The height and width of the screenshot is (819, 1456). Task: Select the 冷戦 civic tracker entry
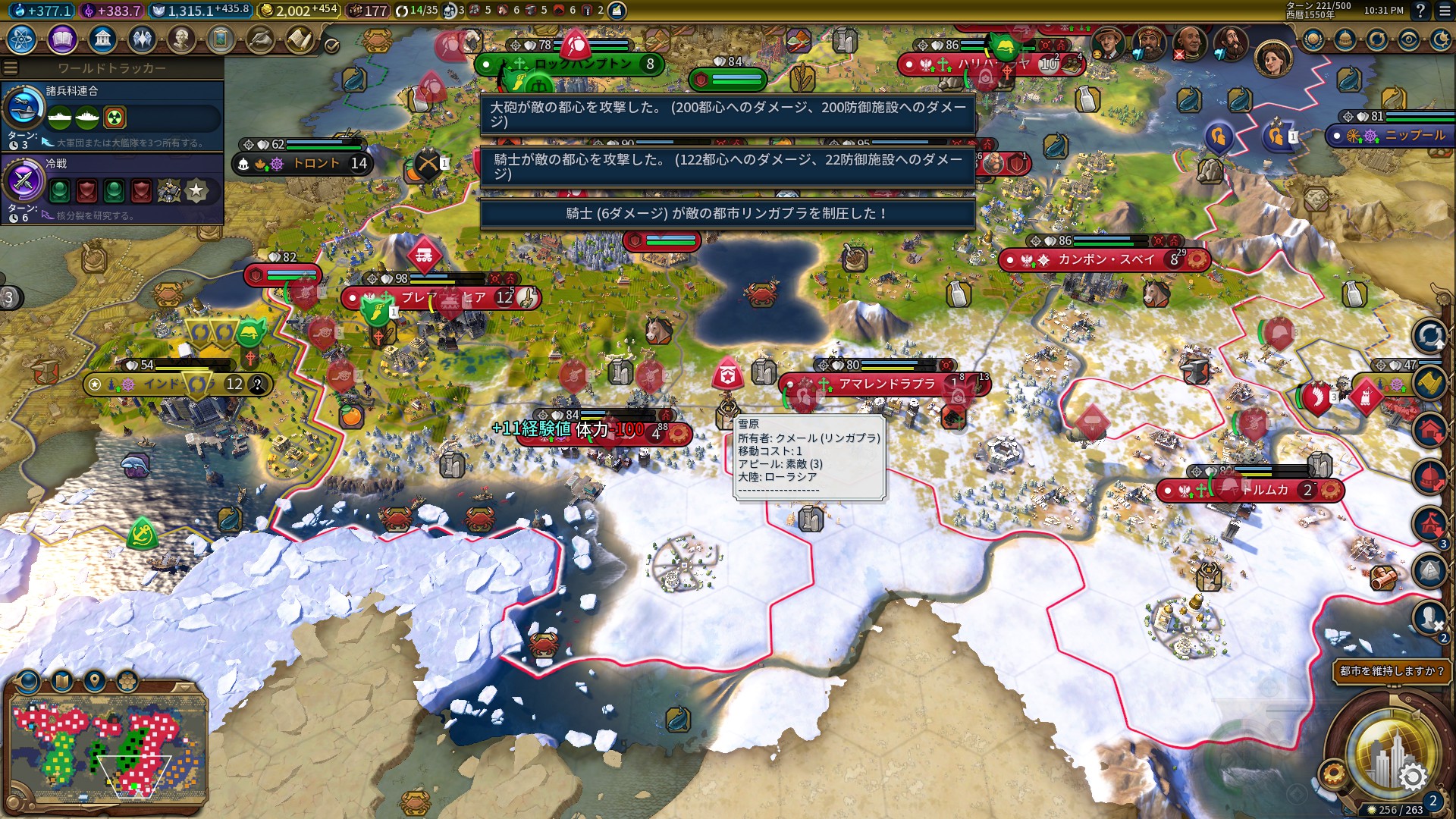[112, 188]
